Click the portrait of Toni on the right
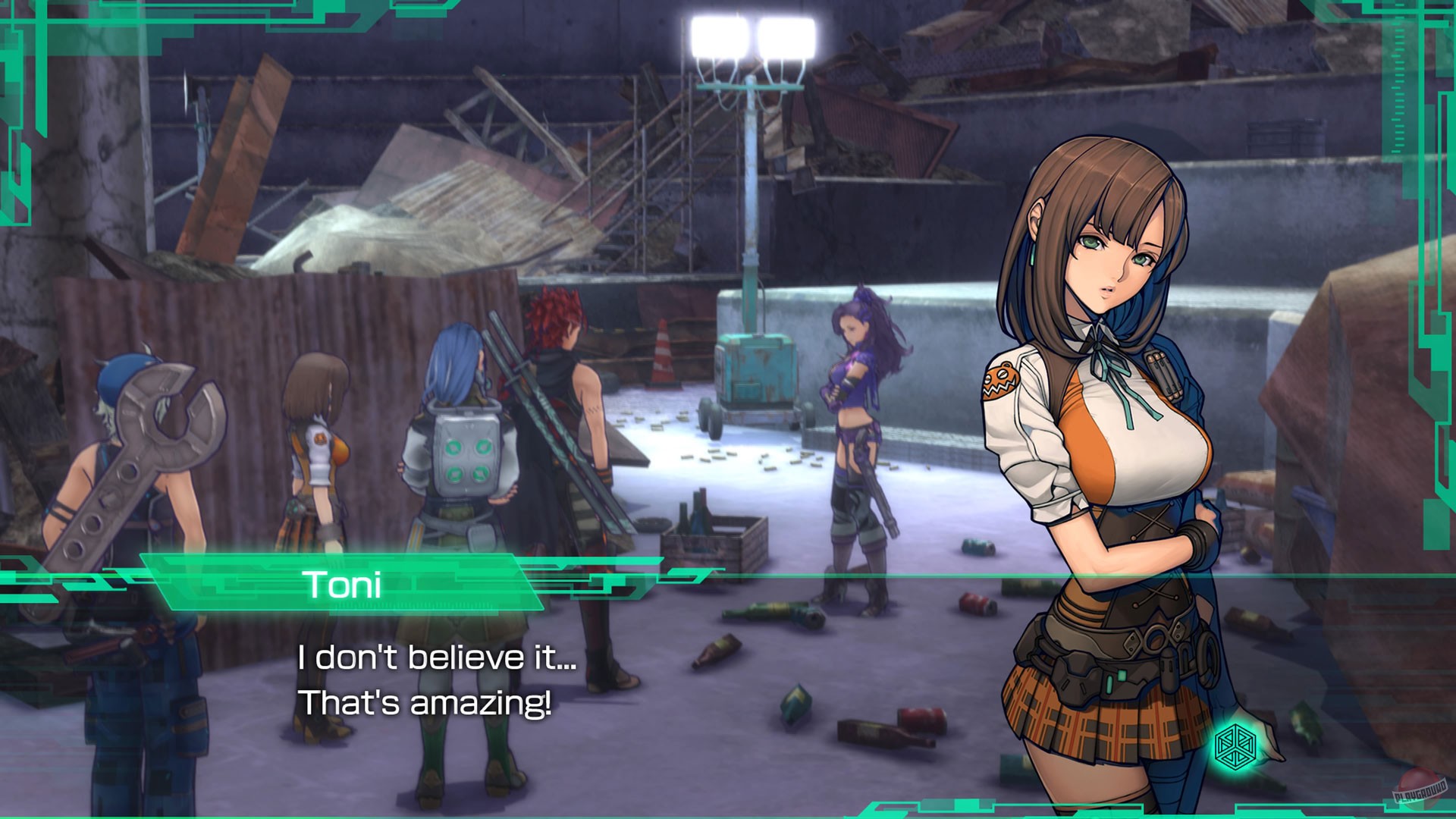1456x819 pixels. (1107, 455)
